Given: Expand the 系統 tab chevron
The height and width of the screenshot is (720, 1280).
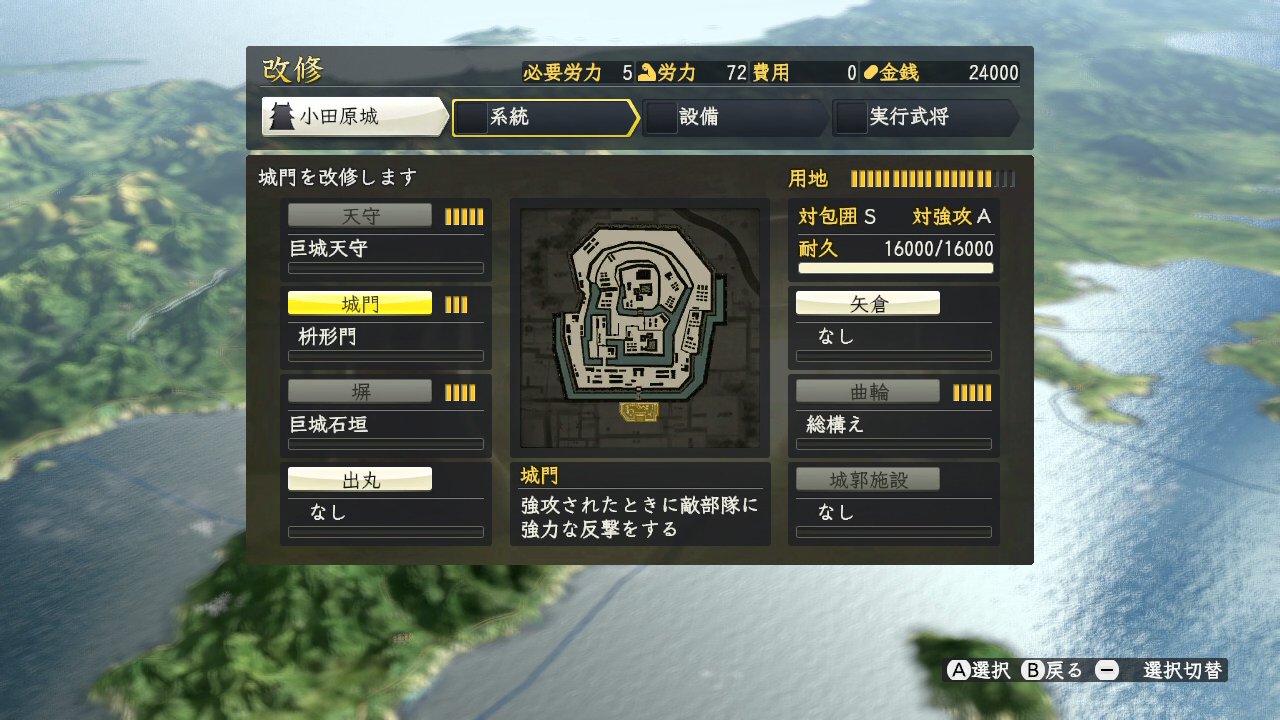Looking at the screenshot, I should (632, 118).
